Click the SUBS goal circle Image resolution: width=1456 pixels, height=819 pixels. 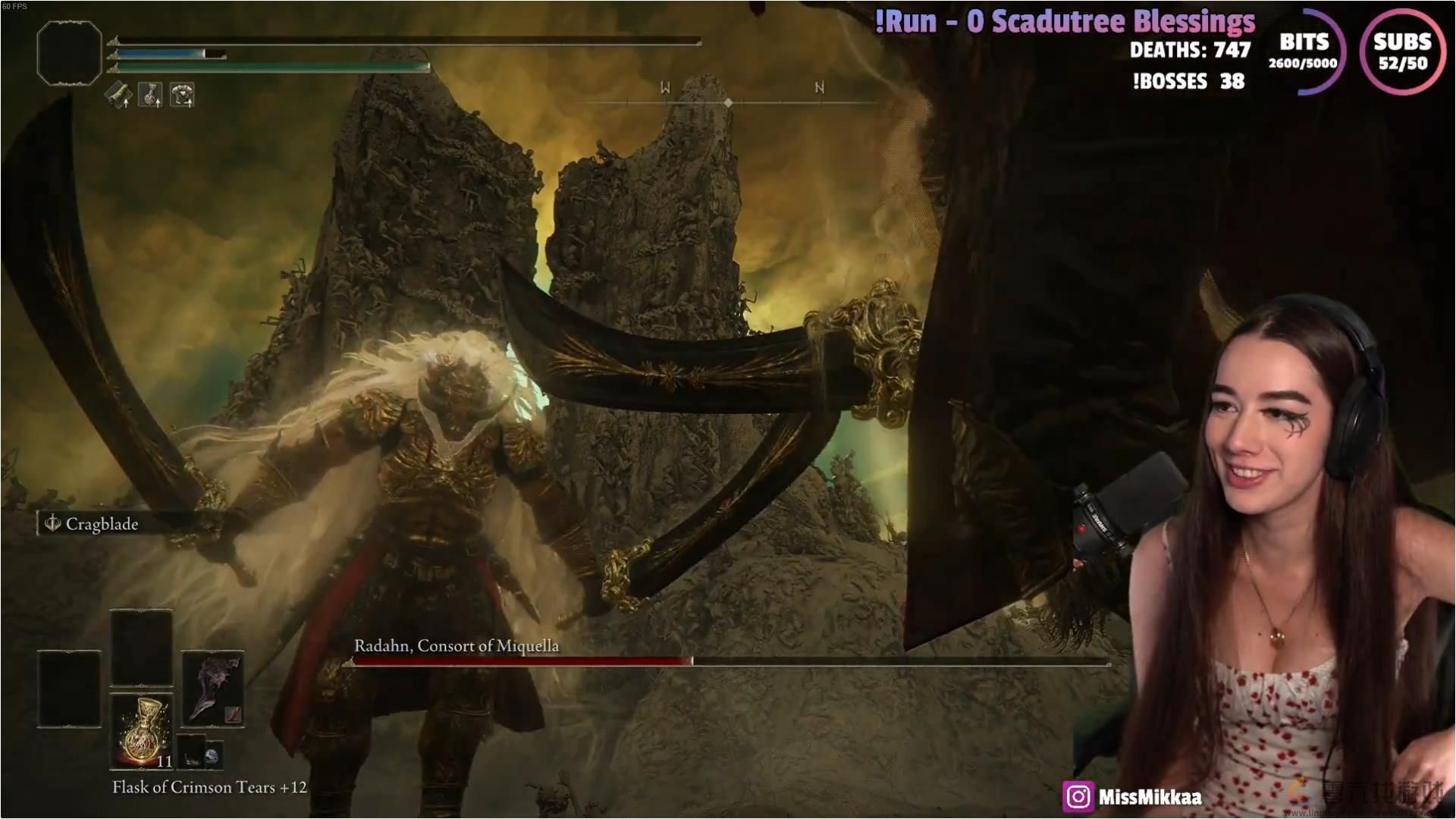(x=1401, y=52)
